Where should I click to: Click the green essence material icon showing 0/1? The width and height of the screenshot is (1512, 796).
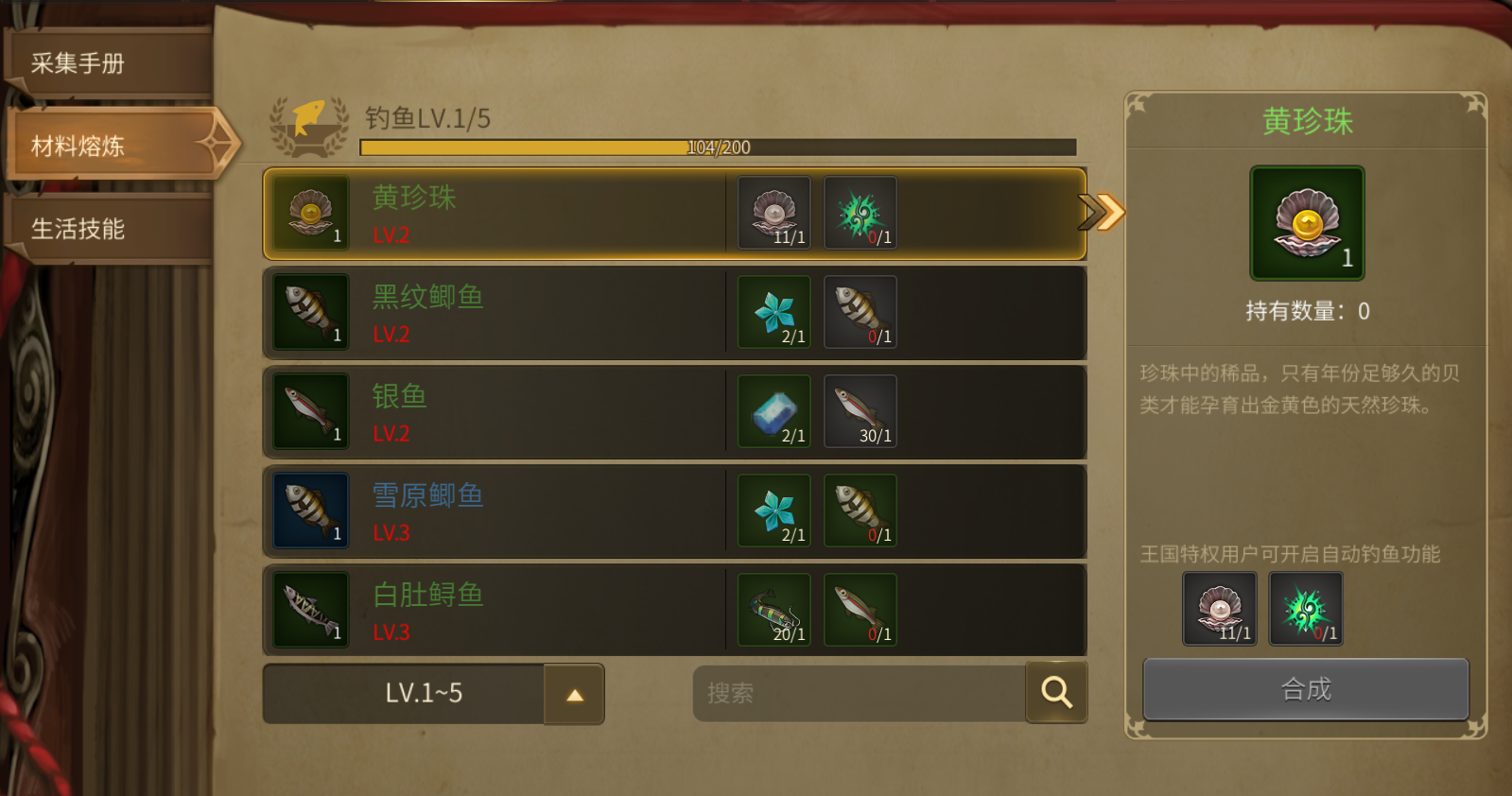pos(859,213)
